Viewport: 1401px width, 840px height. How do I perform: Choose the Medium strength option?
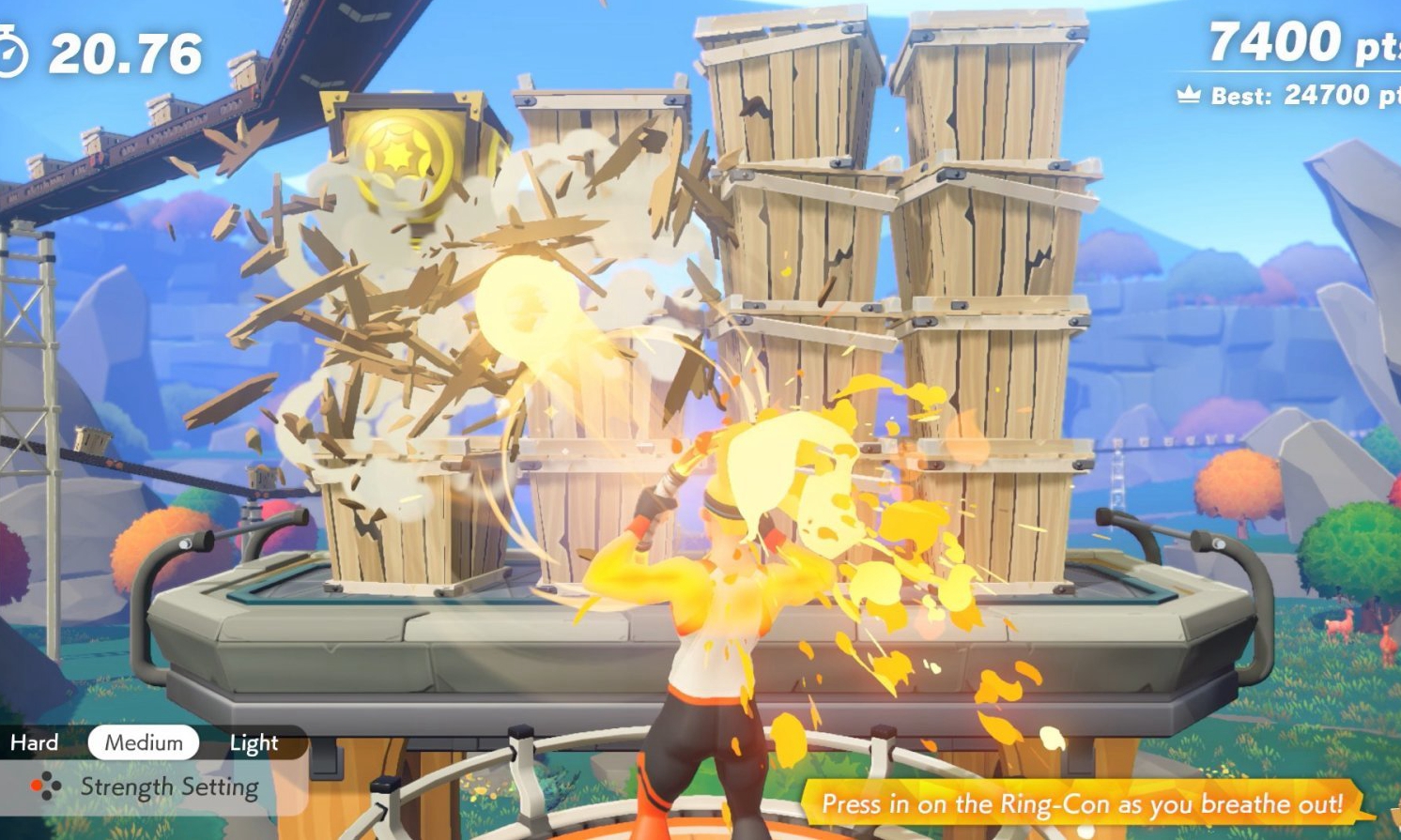pyautogui.click(x=144, y=742)
